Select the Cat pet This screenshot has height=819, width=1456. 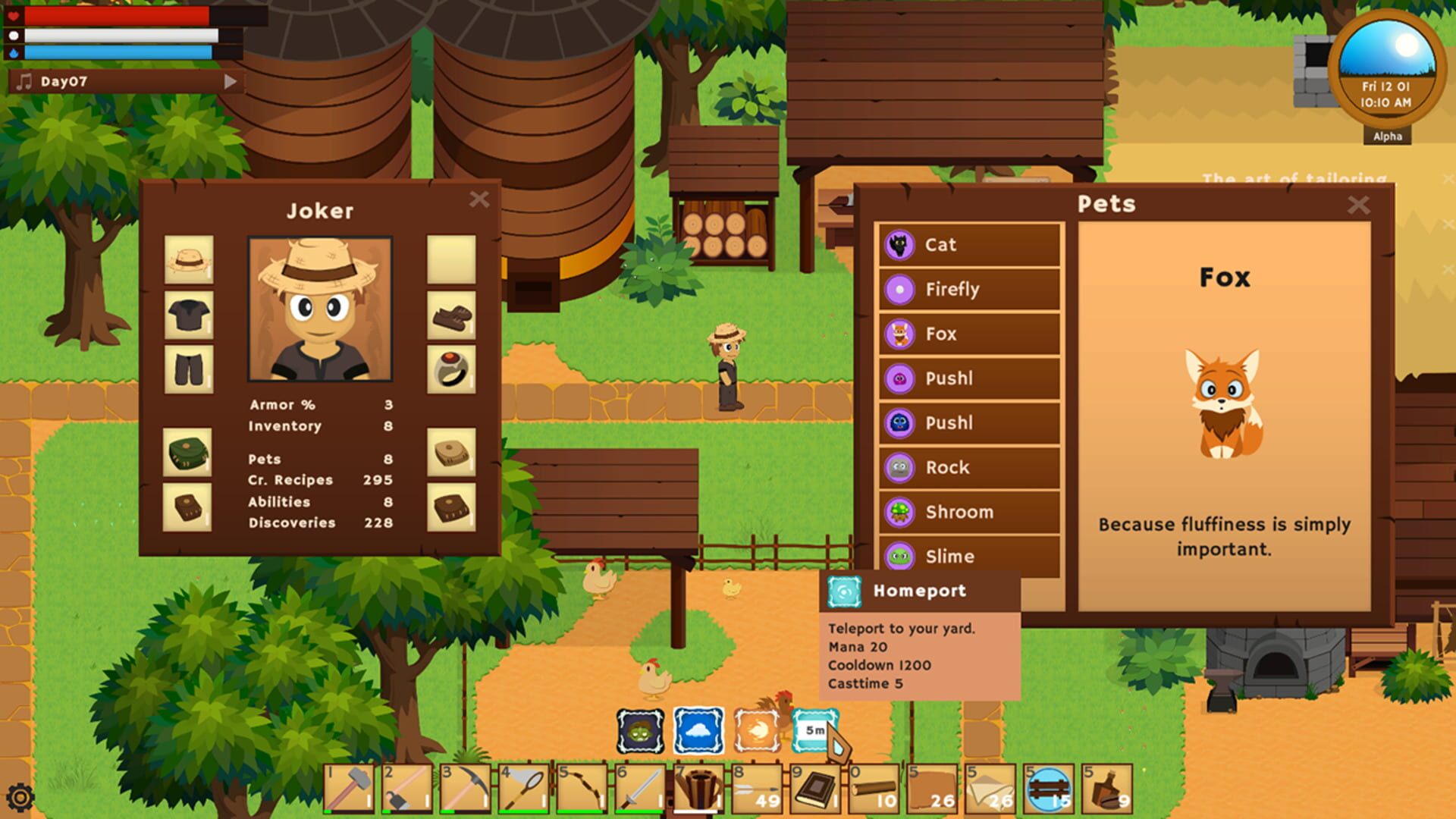(969, 245)
